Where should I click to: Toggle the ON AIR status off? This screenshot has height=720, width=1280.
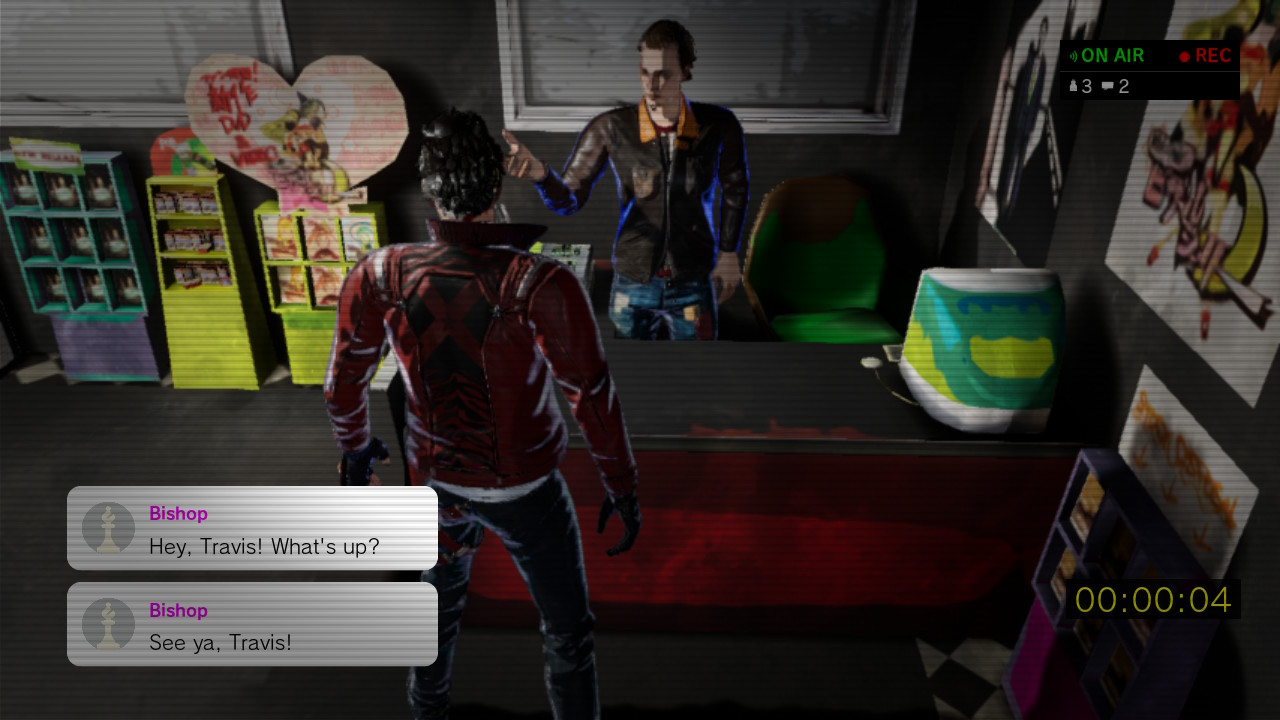(x=1105, y=55)
